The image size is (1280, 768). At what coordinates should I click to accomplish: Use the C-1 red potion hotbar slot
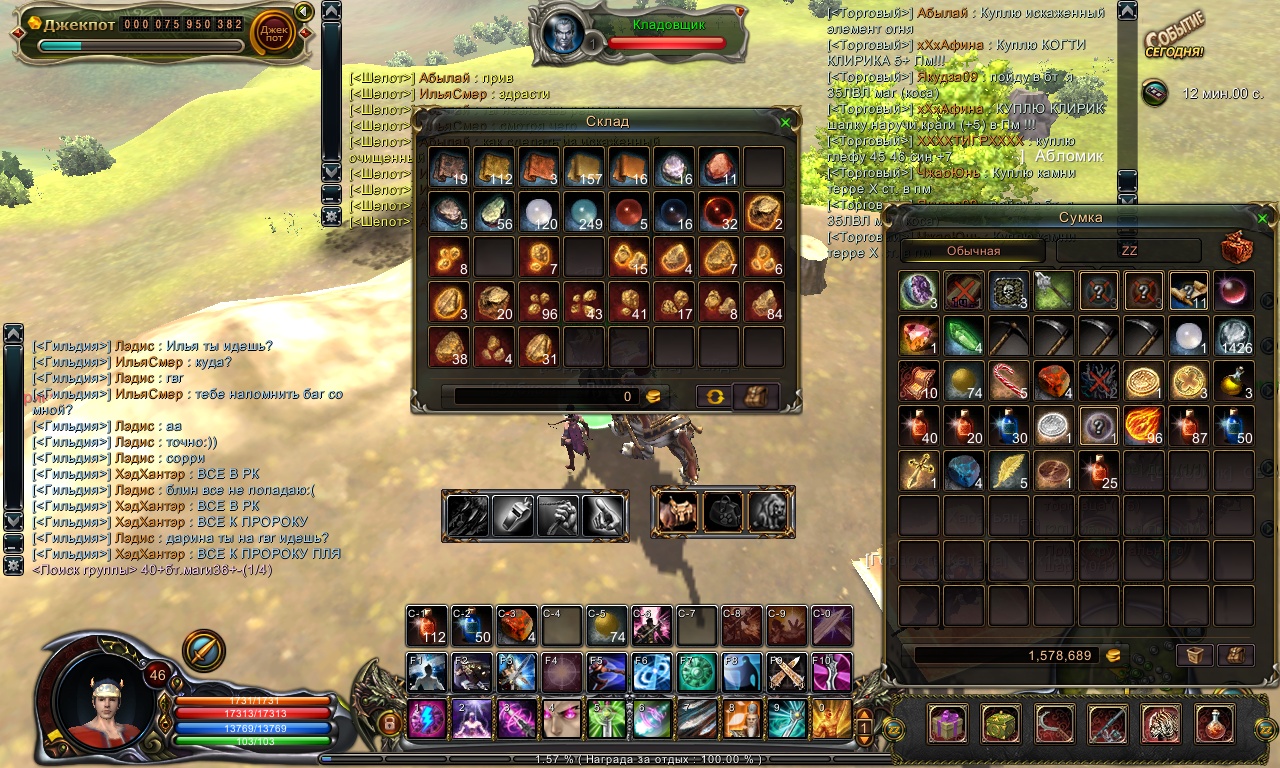pos(427,626)
